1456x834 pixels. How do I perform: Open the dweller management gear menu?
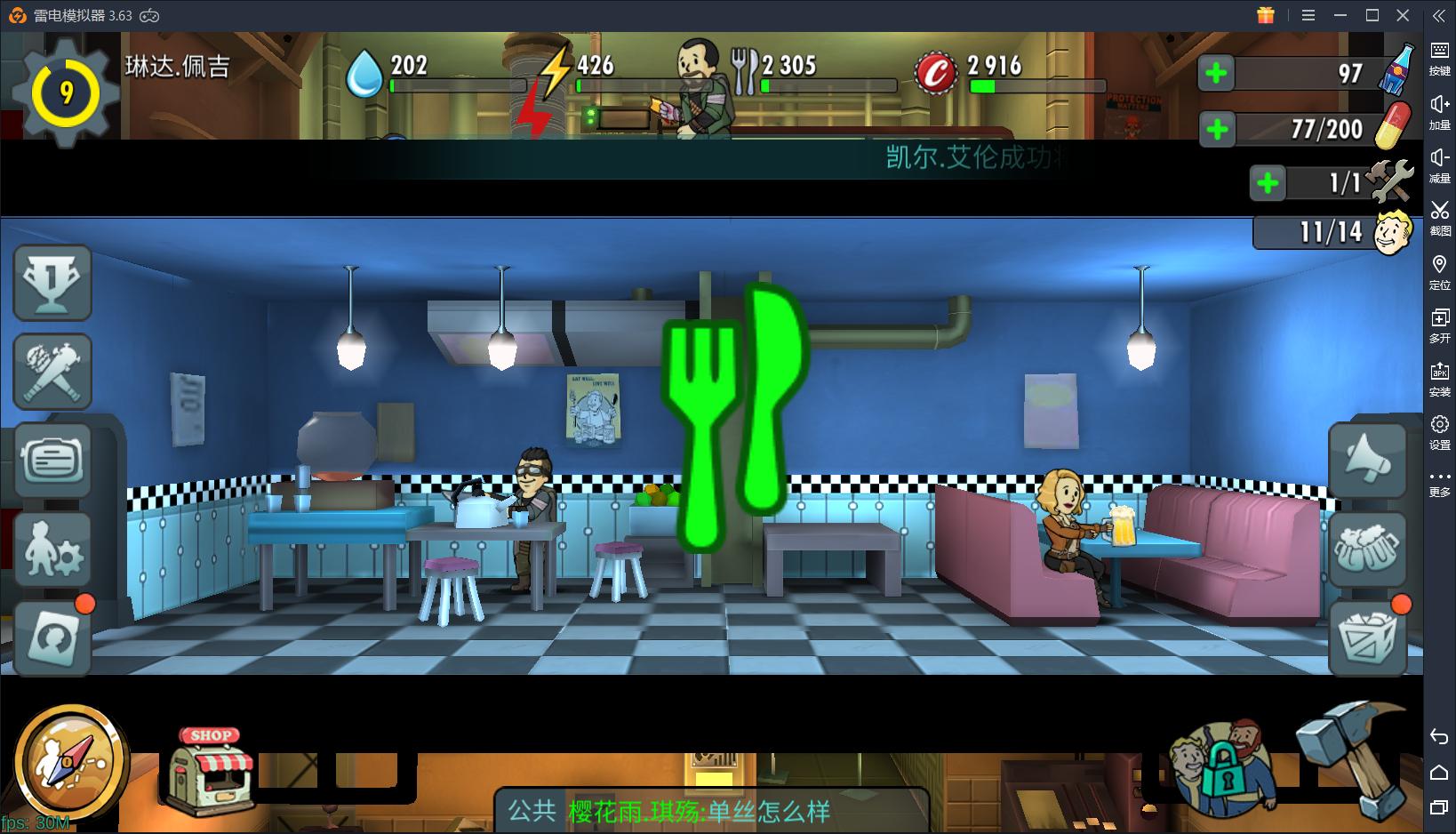(x=52, y=549)
